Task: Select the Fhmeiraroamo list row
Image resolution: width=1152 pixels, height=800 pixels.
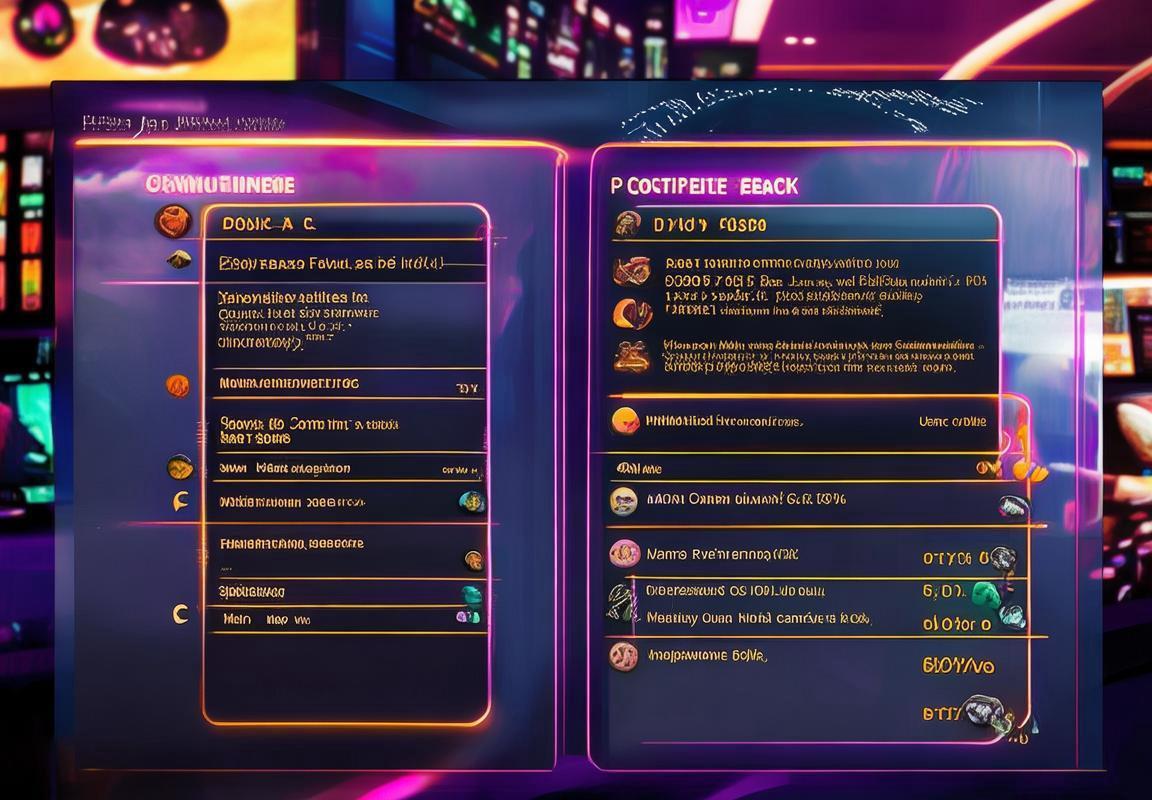Action: [345, 545]
